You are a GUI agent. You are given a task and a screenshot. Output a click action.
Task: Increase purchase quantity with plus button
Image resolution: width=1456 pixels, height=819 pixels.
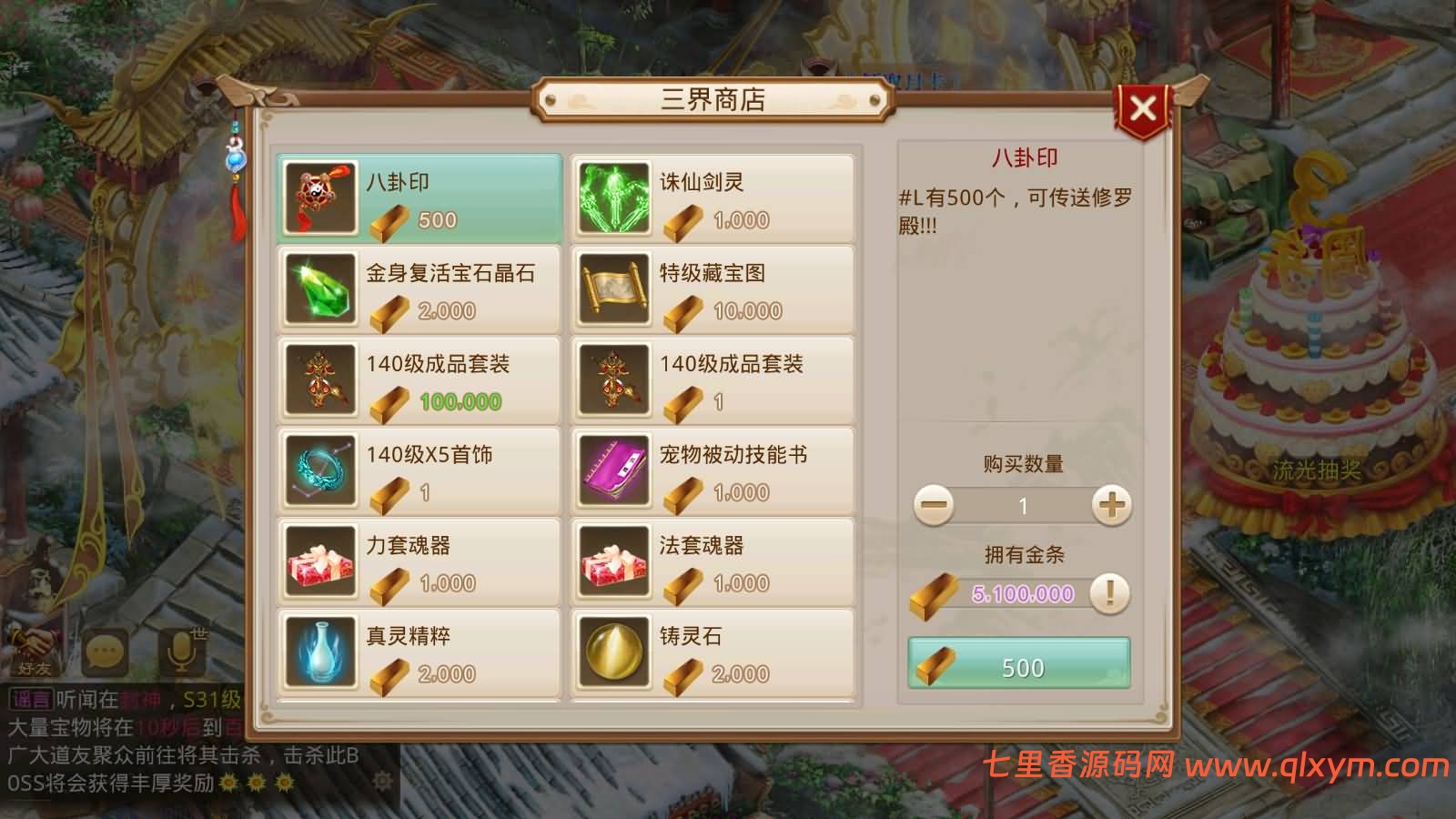click(1111, 505)
